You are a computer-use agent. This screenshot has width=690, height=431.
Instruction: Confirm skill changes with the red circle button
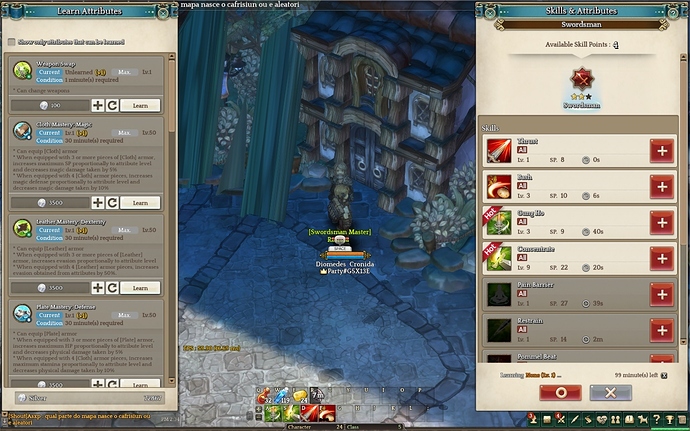coord(560,393)
